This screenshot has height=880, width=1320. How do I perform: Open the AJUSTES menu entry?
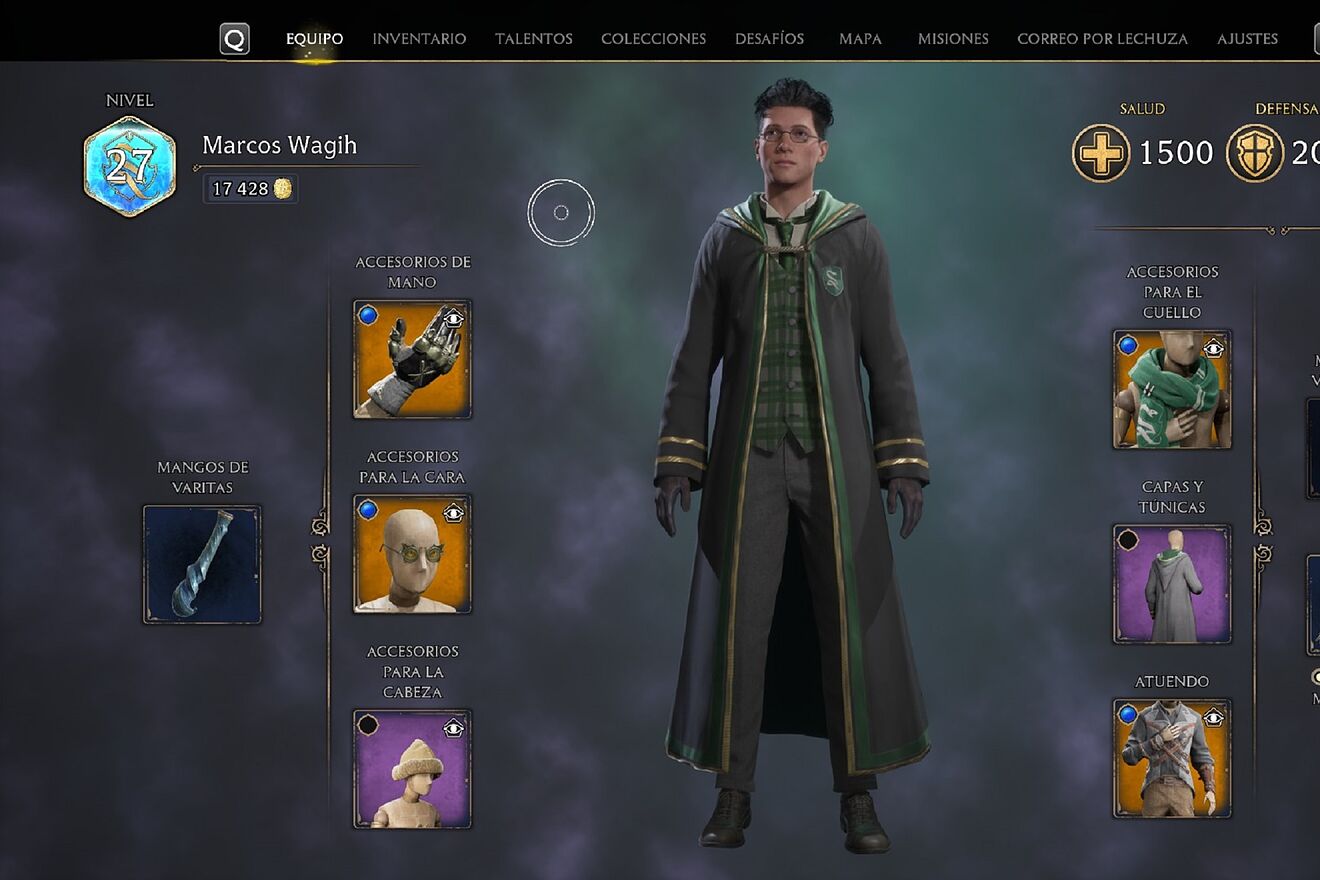click(x=1247, y=38)
